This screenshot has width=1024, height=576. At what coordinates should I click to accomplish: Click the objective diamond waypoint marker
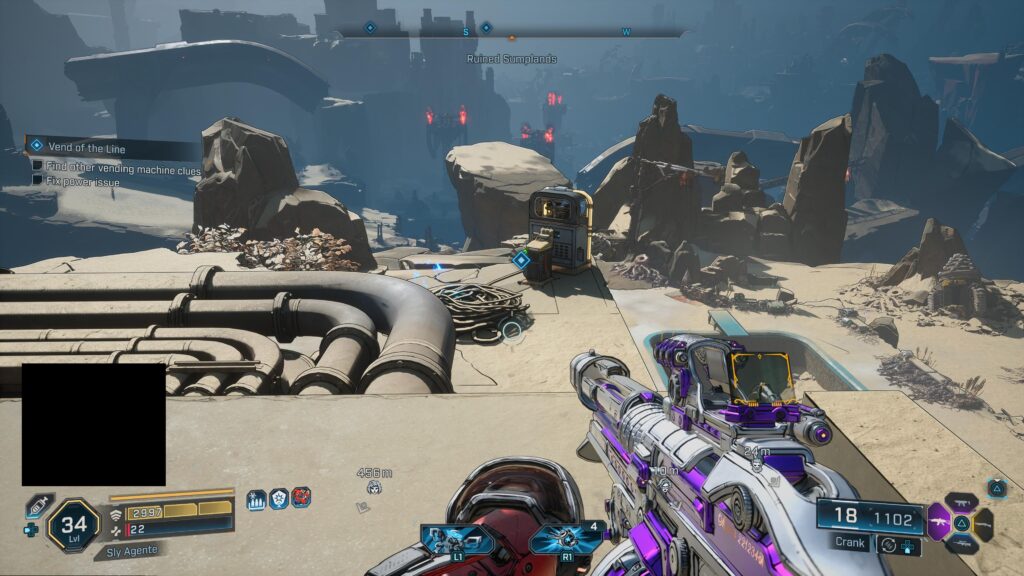pos(520,260)
